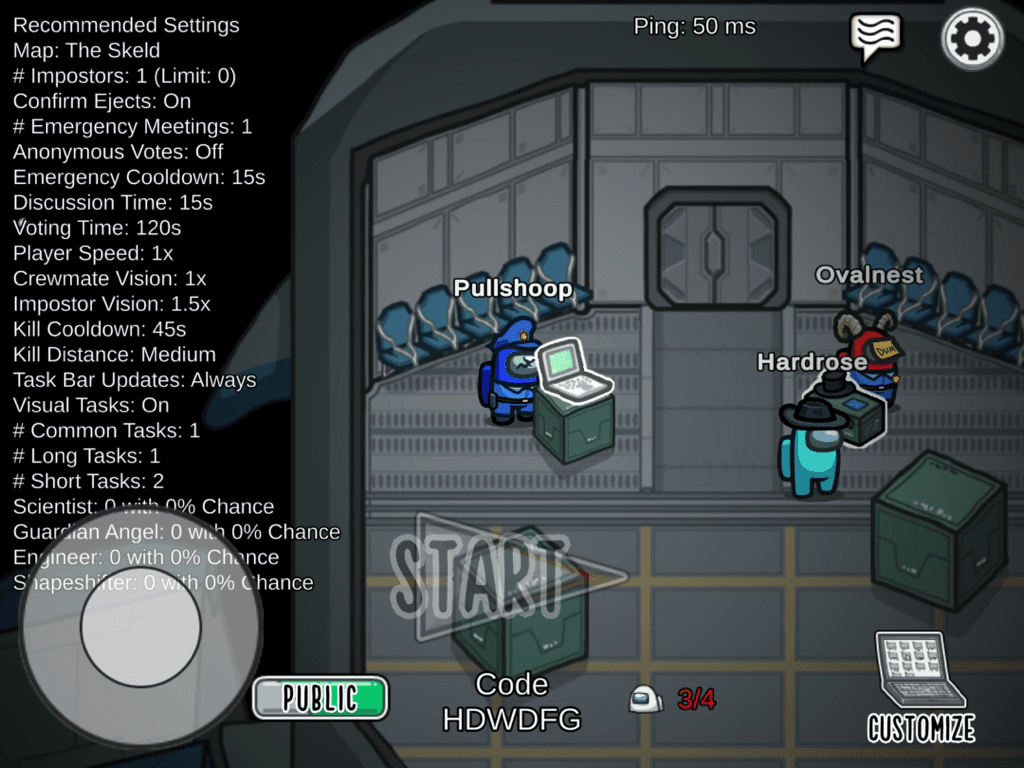This screenshot has width=1024, height=768.
Task: Toggle the Public lobby button
Action: click(x=320, y=697)
